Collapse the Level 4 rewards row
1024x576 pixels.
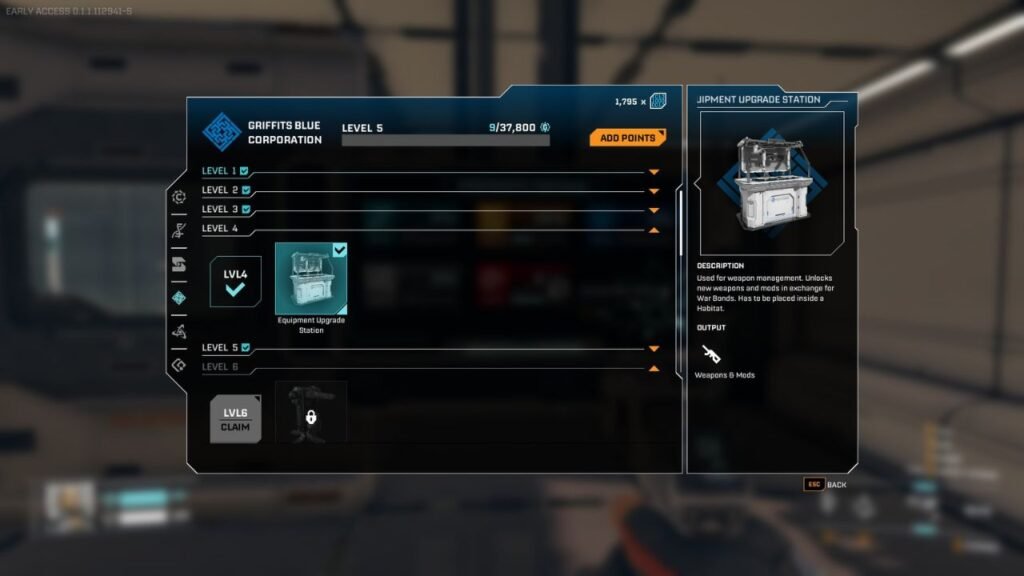[654, 229]
